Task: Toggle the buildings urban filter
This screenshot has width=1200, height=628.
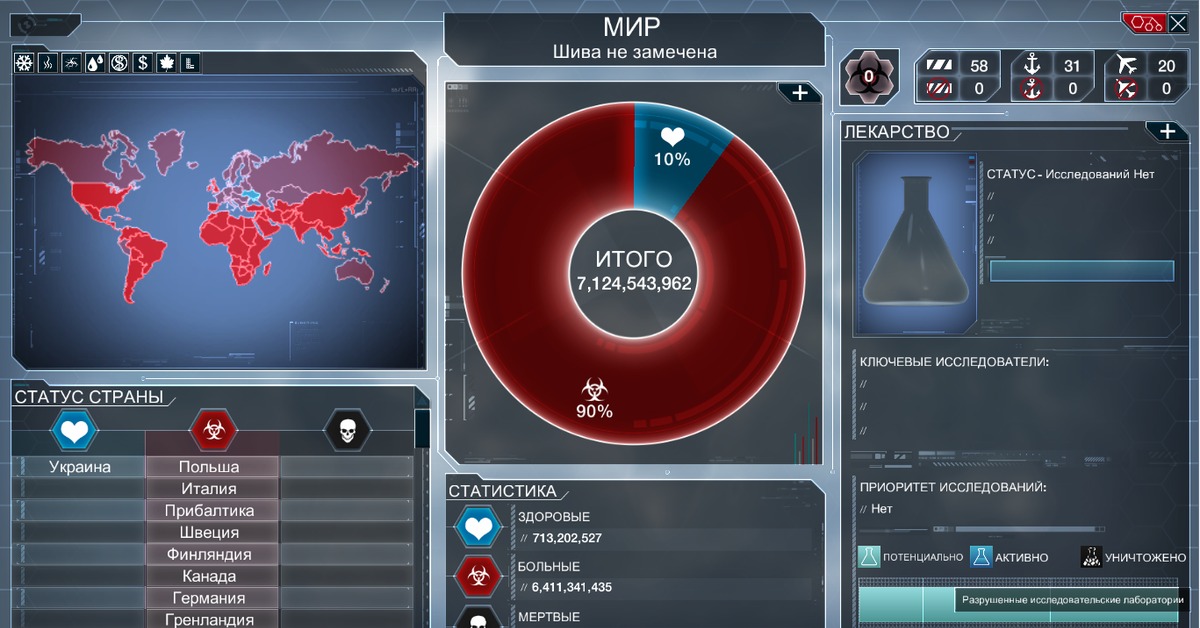Action: click(x=190, y=63)
